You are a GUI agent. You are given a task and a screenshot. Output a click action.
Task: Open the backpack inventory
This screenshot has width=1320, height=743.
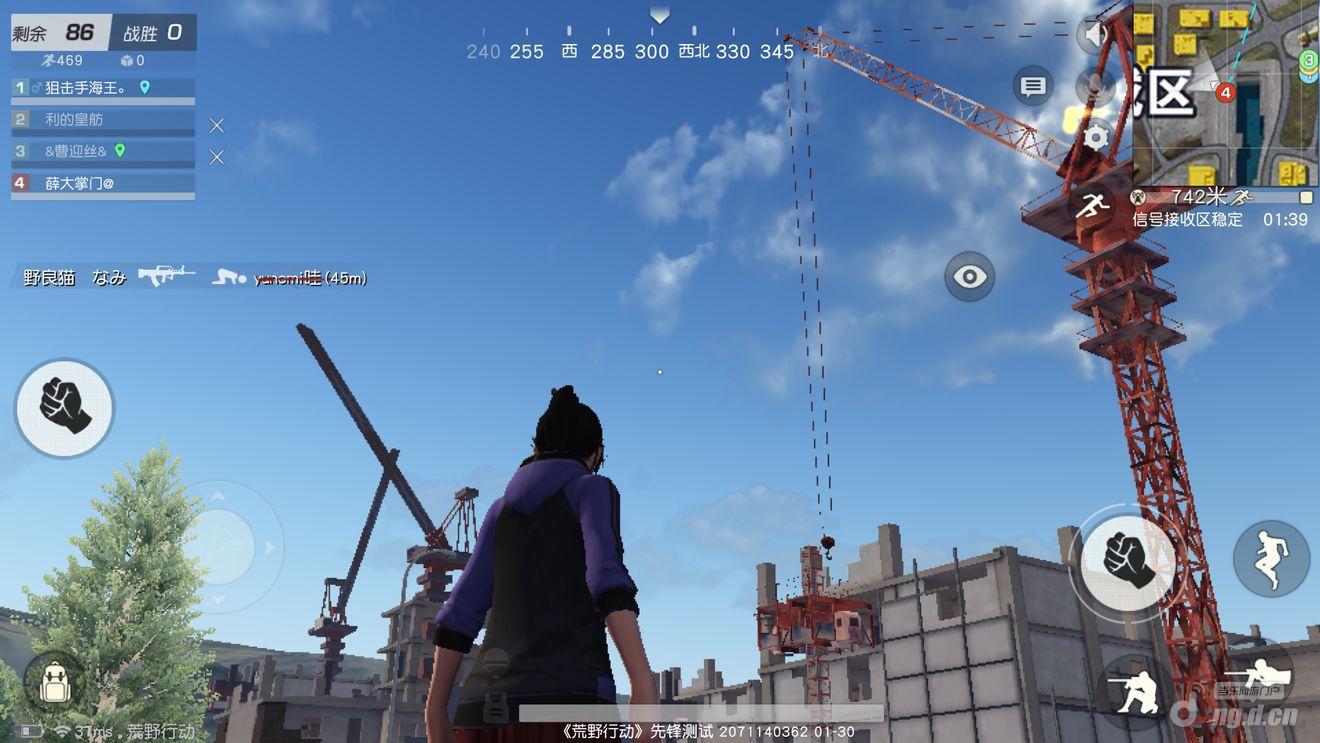53,684
